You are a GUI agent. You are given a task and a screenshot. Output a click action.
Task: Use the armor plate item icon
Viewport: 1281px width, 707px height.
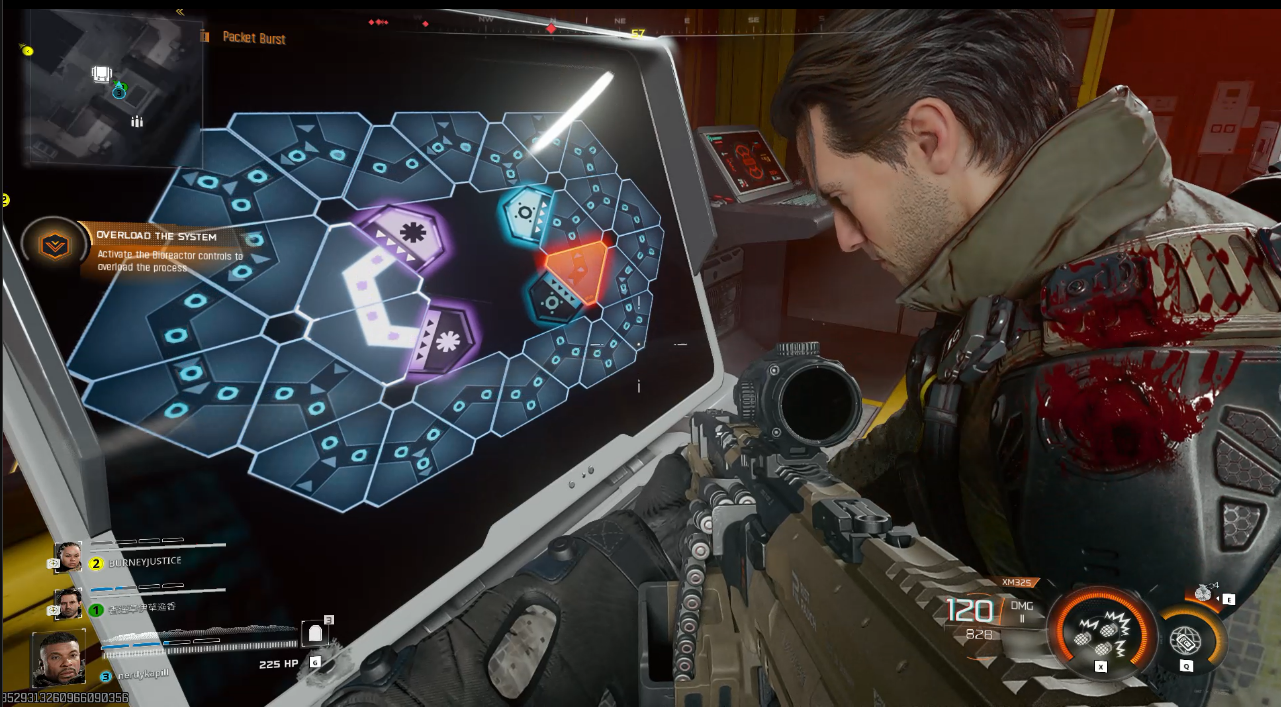316,634
